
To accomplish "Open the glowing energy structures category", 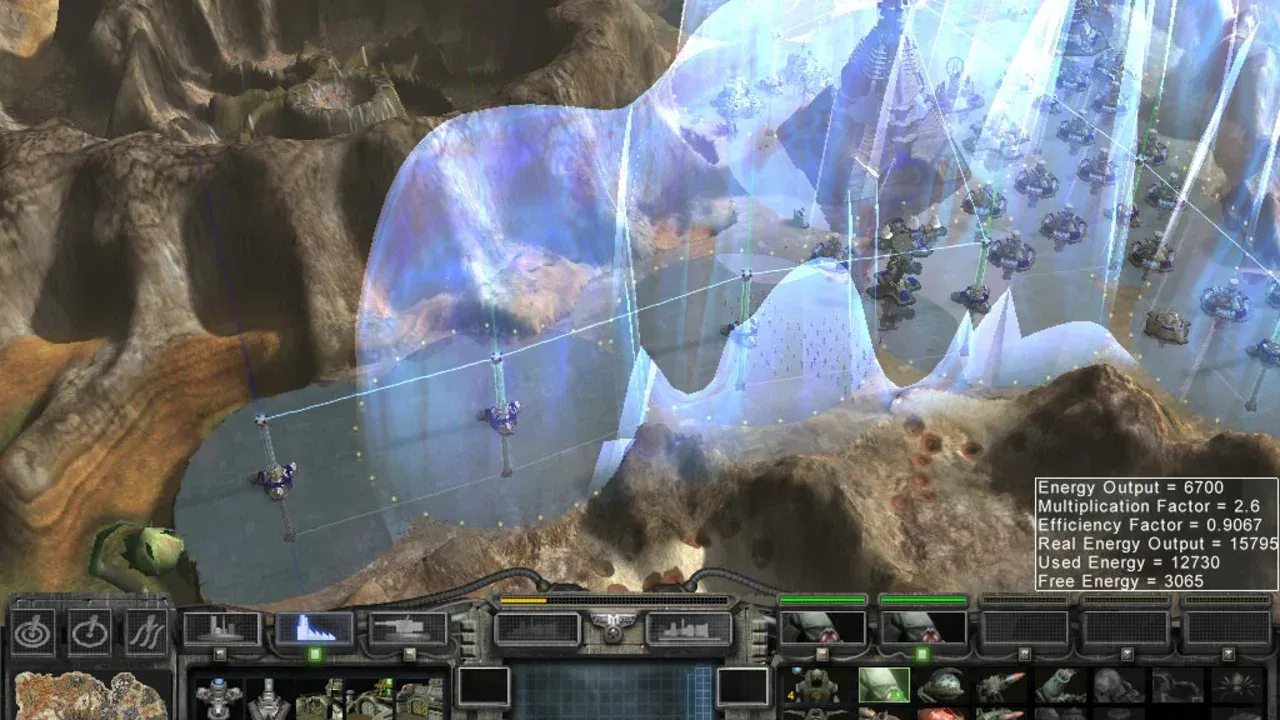I will point(315,627).
